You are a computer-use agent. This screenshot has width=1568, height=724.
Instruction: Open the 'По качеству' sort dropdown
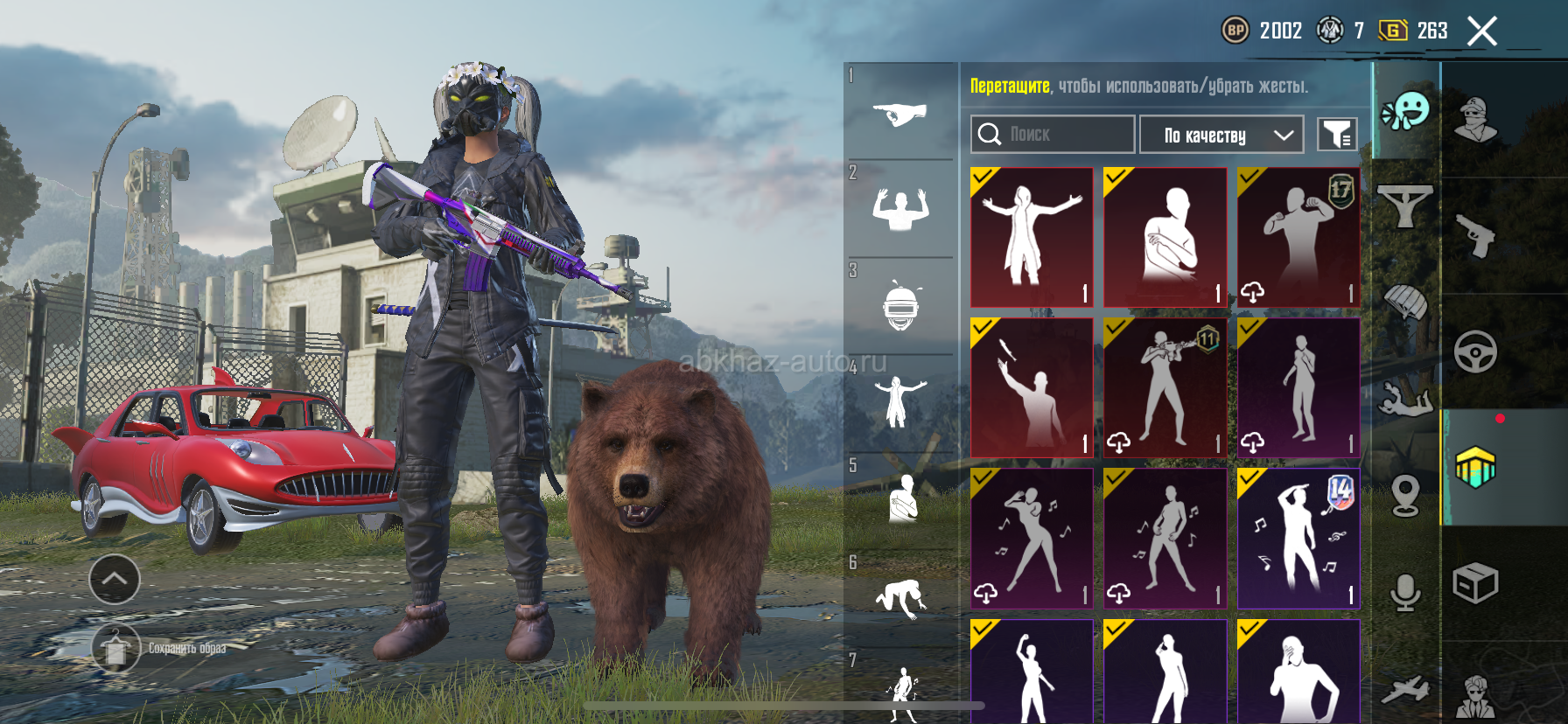(x=1221, y=135)
